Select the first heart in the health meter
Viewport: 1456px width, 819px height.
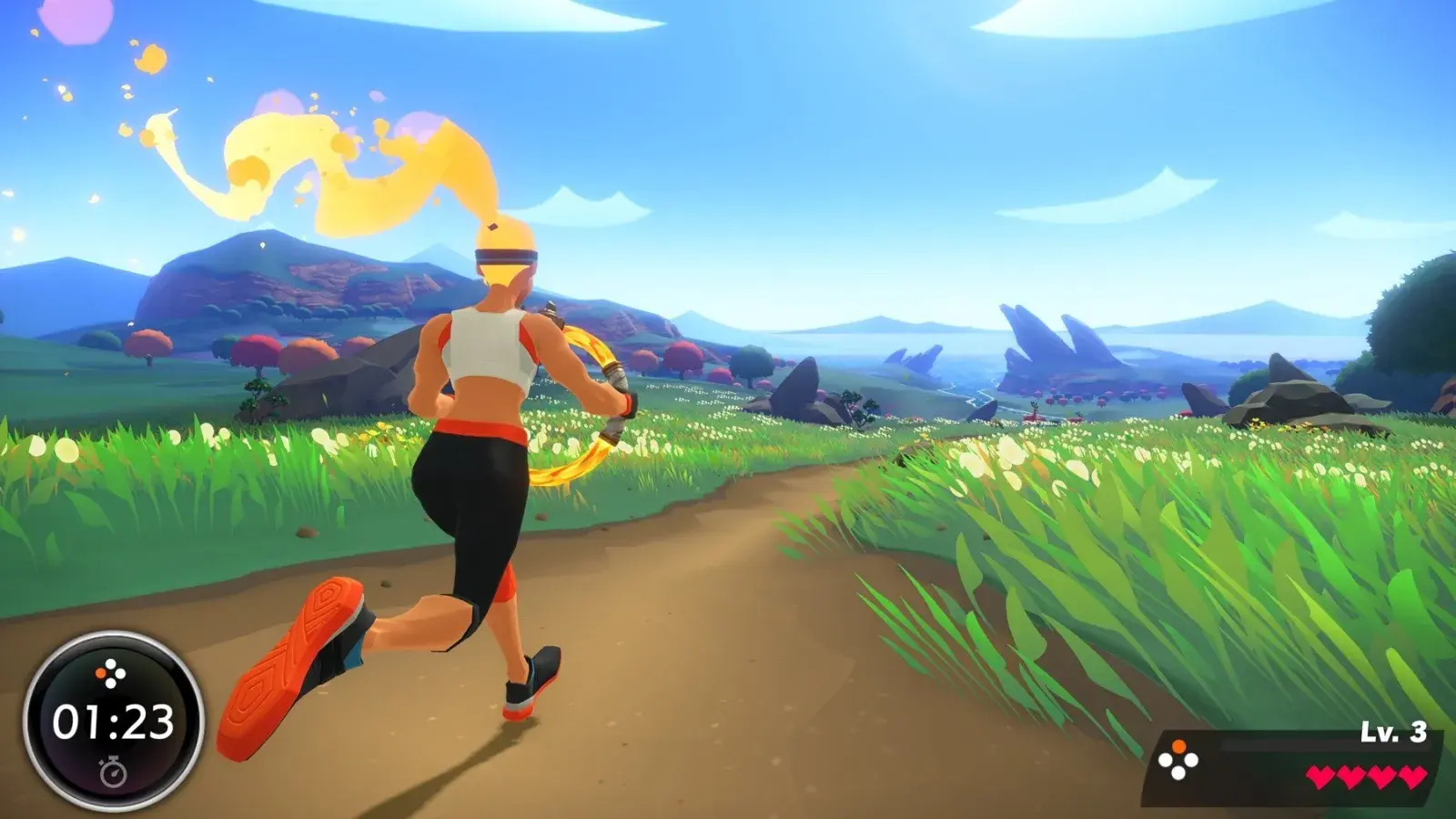[x=1321, y=775]
